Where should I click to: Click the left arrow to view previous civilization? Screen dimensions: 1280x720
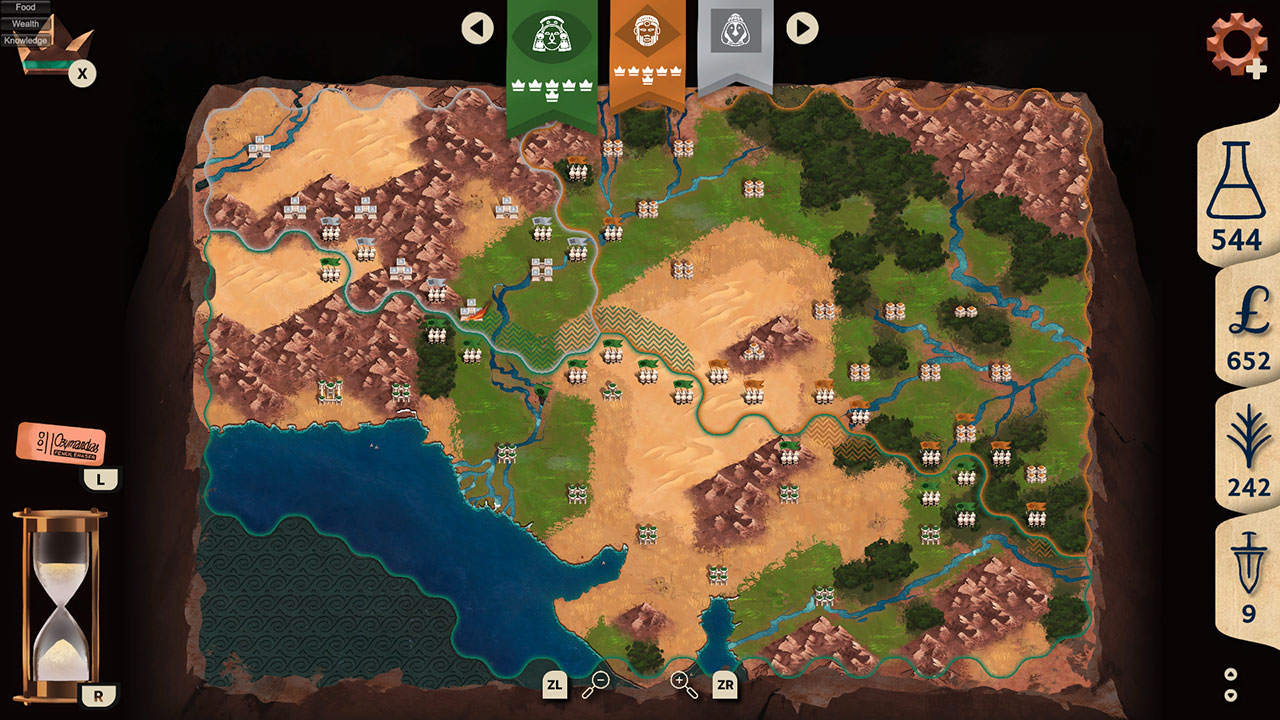(476, 27)
